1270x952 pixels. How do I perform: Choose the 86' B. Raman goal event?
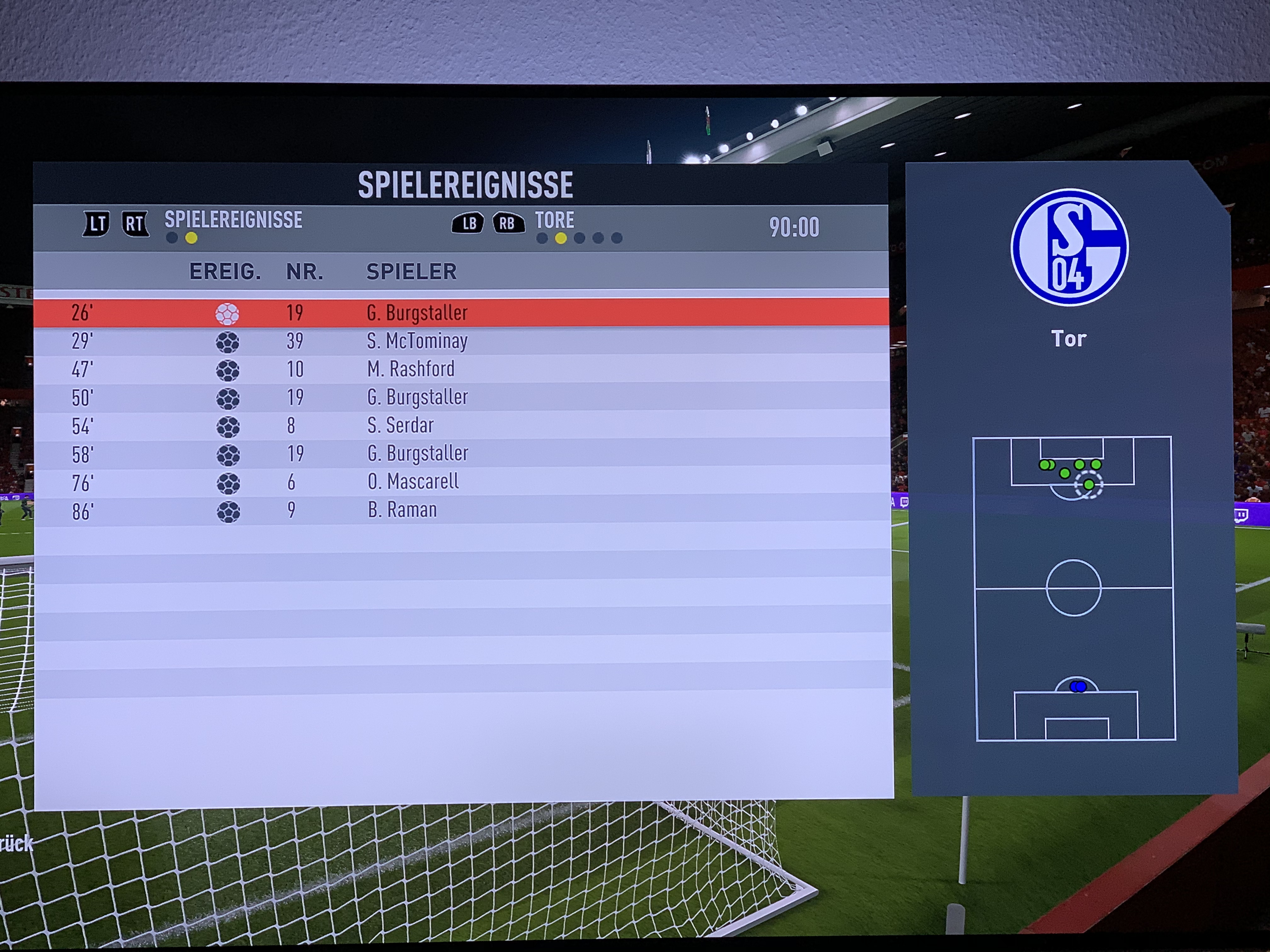tap(402, 510)
